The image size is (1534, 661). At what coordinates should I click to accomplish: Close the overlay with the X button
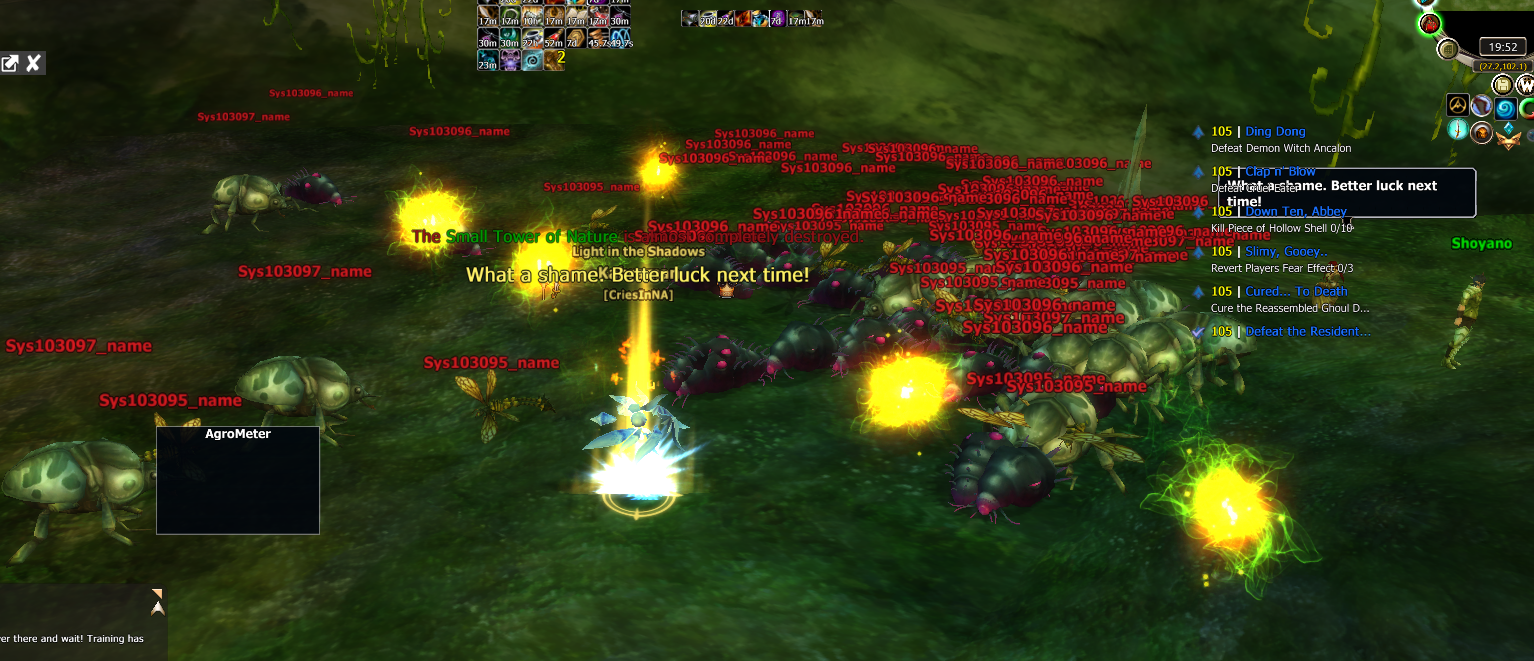pos(33,64)
